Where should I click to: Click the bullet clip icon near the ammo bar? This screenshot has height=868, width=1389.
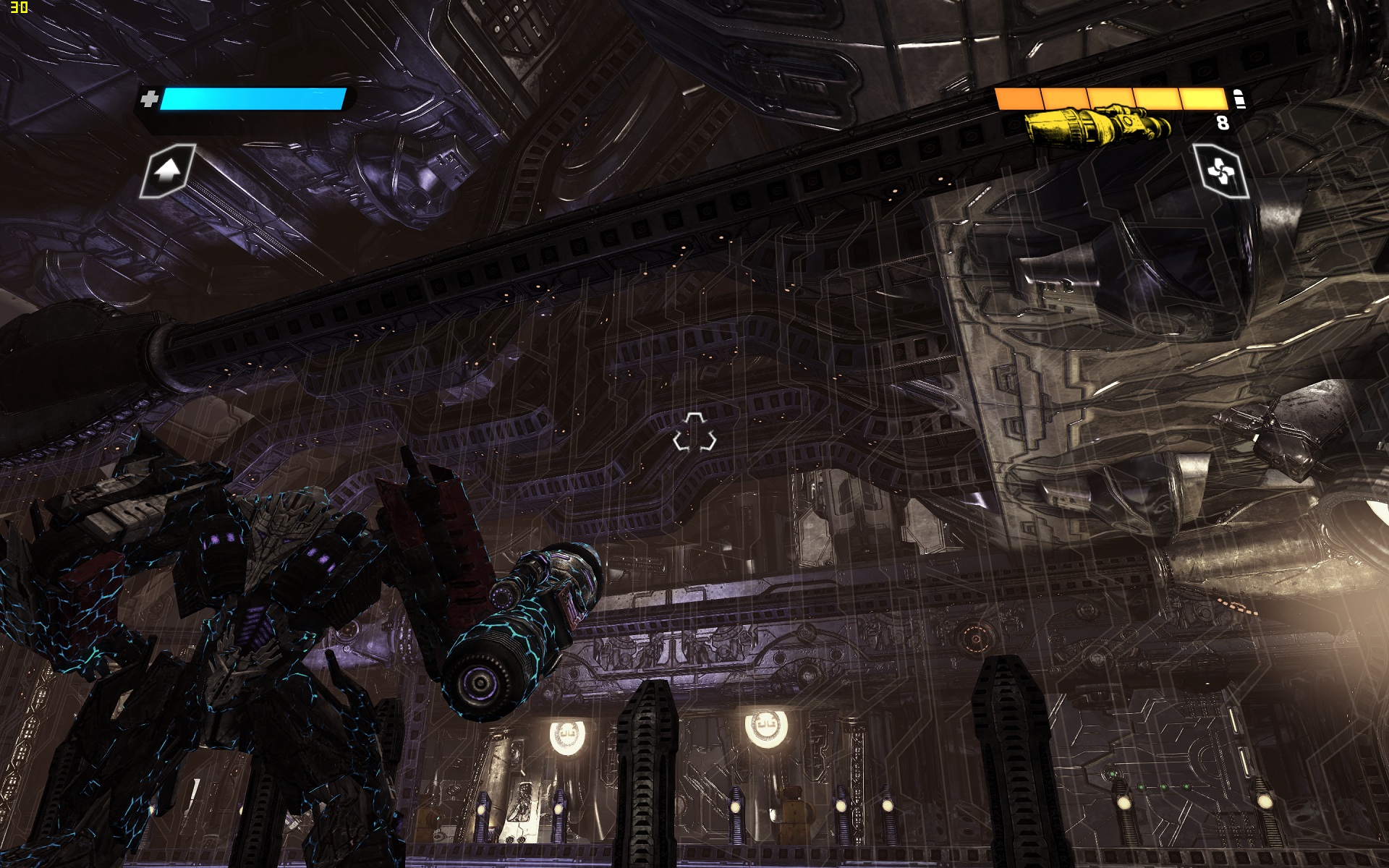1238,100
